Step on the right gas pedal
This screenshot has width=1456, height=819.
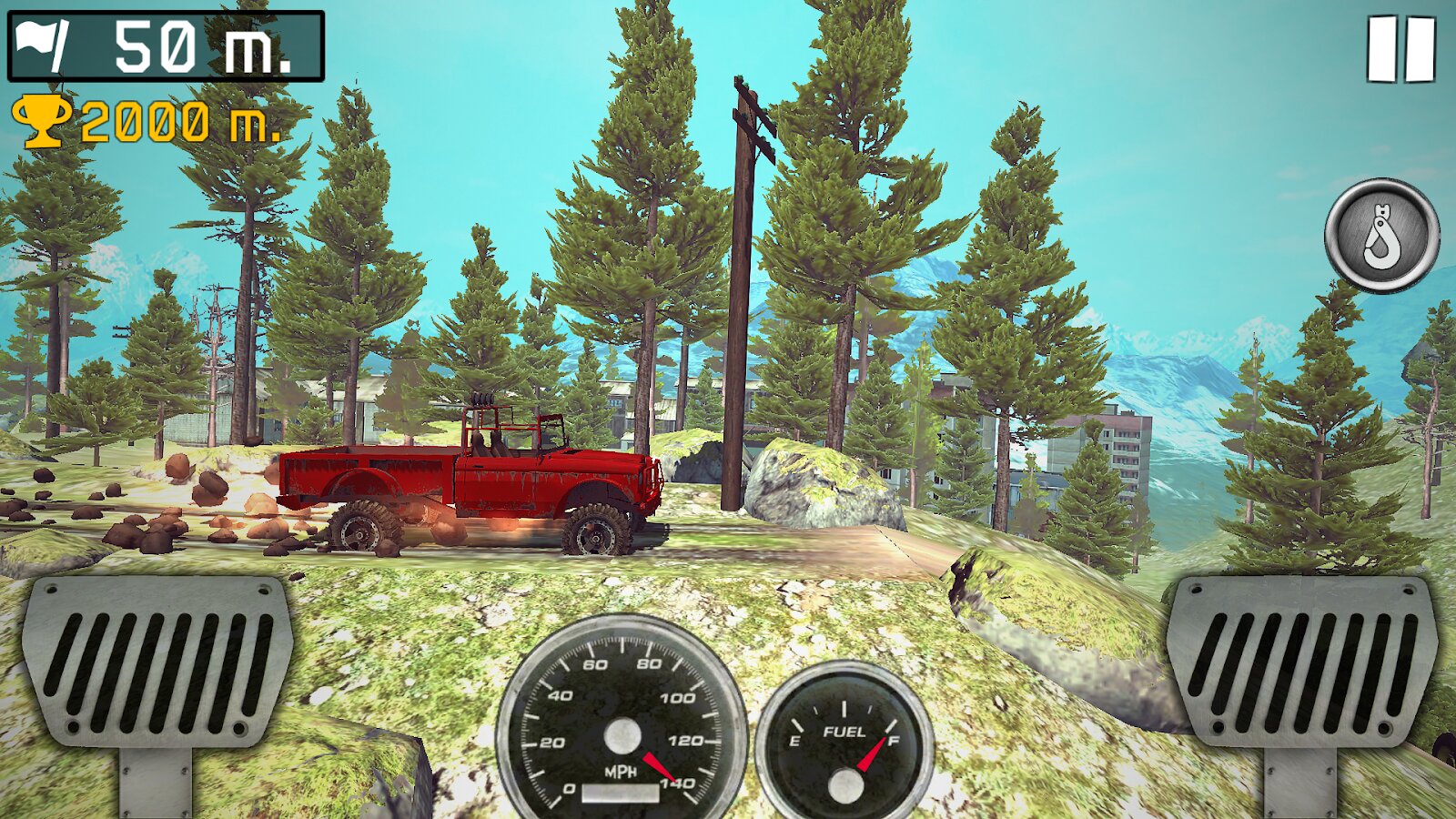[x=1301, y=662]
